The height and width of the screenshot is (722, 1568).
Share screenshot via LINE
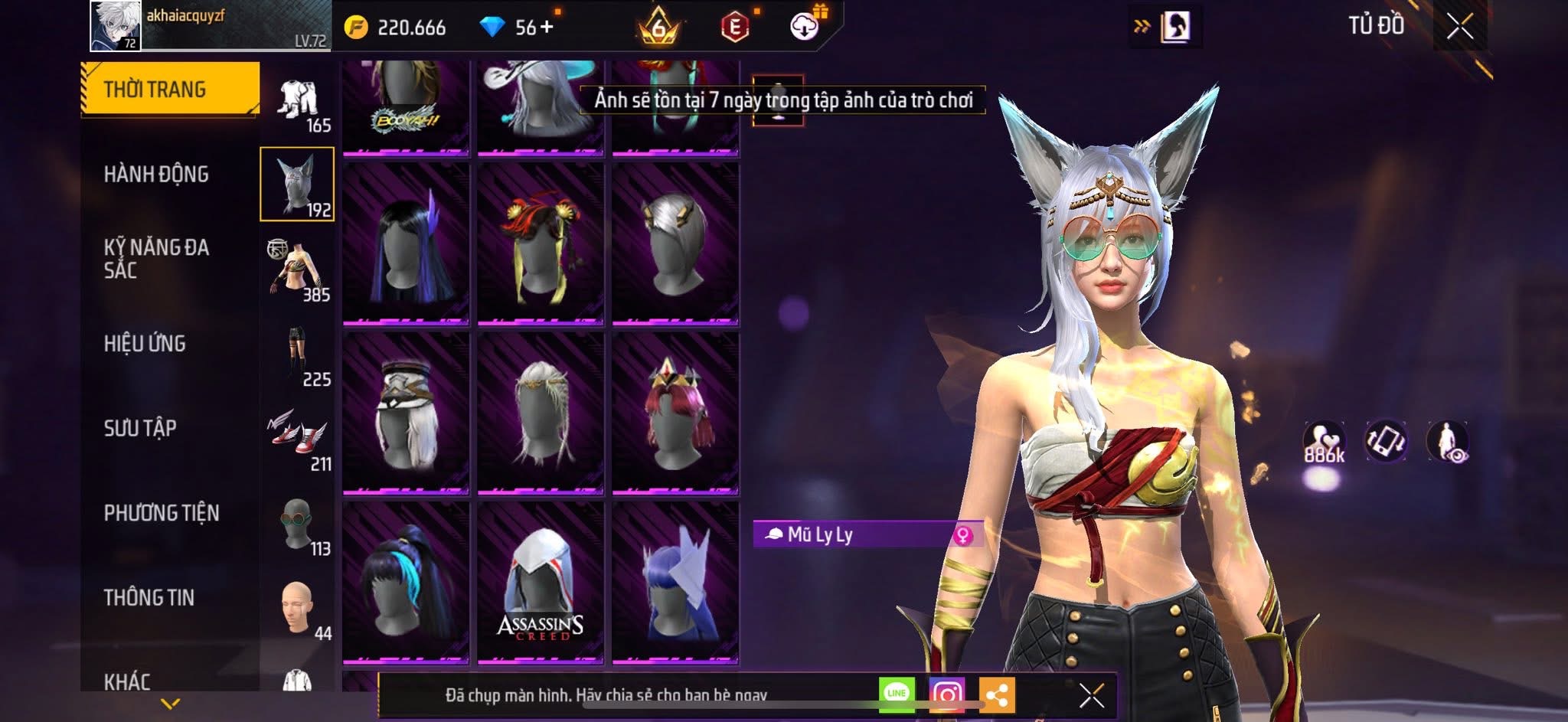tap(897, 694)
